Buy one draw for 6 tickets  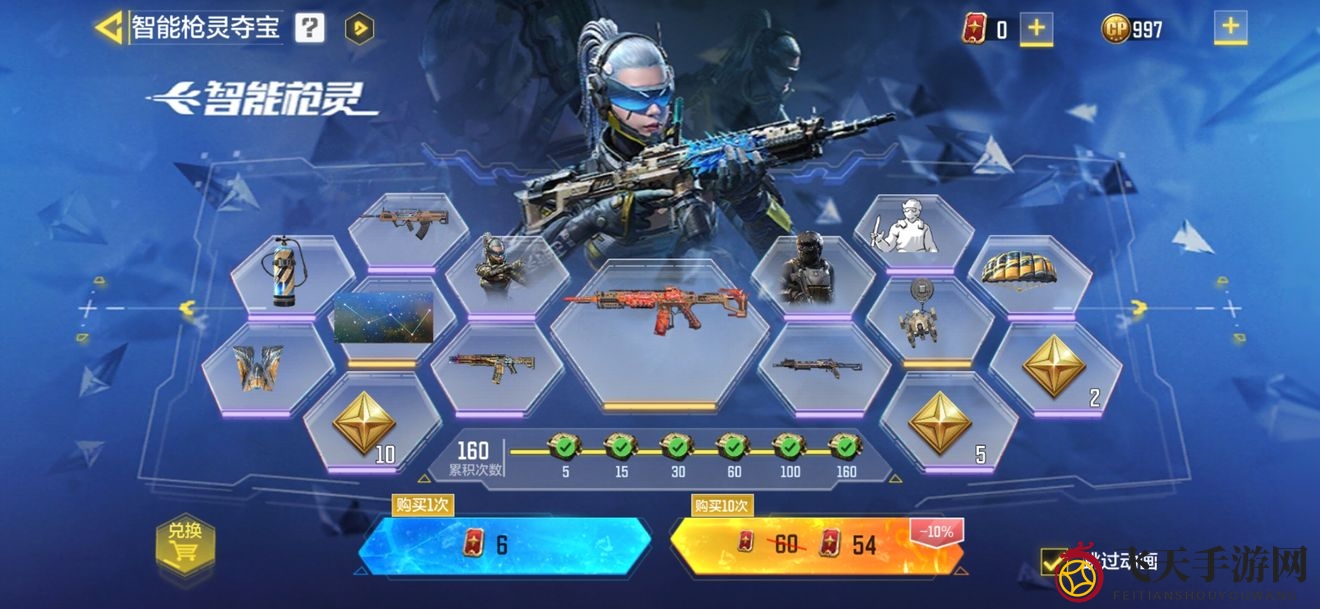504,545
